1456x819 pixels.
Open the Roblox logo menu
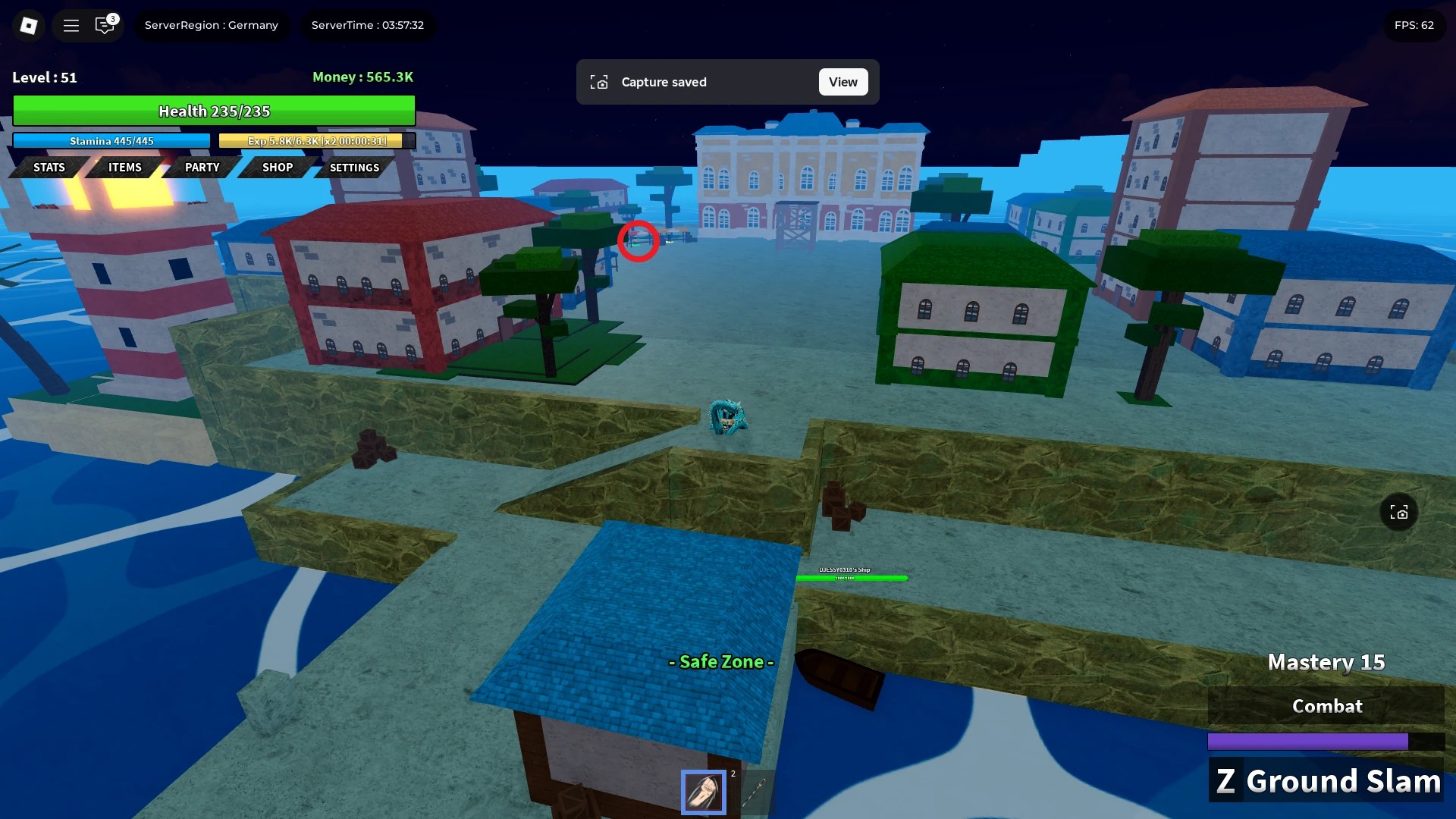[x=29, y=25]
